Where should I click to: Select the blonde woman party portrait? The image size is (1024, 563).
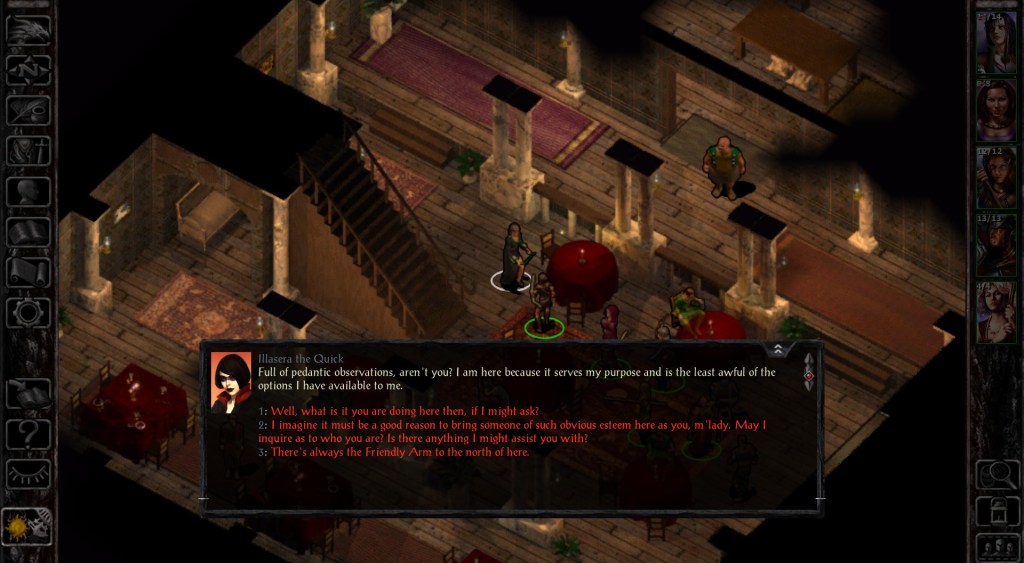pos(995,313)
